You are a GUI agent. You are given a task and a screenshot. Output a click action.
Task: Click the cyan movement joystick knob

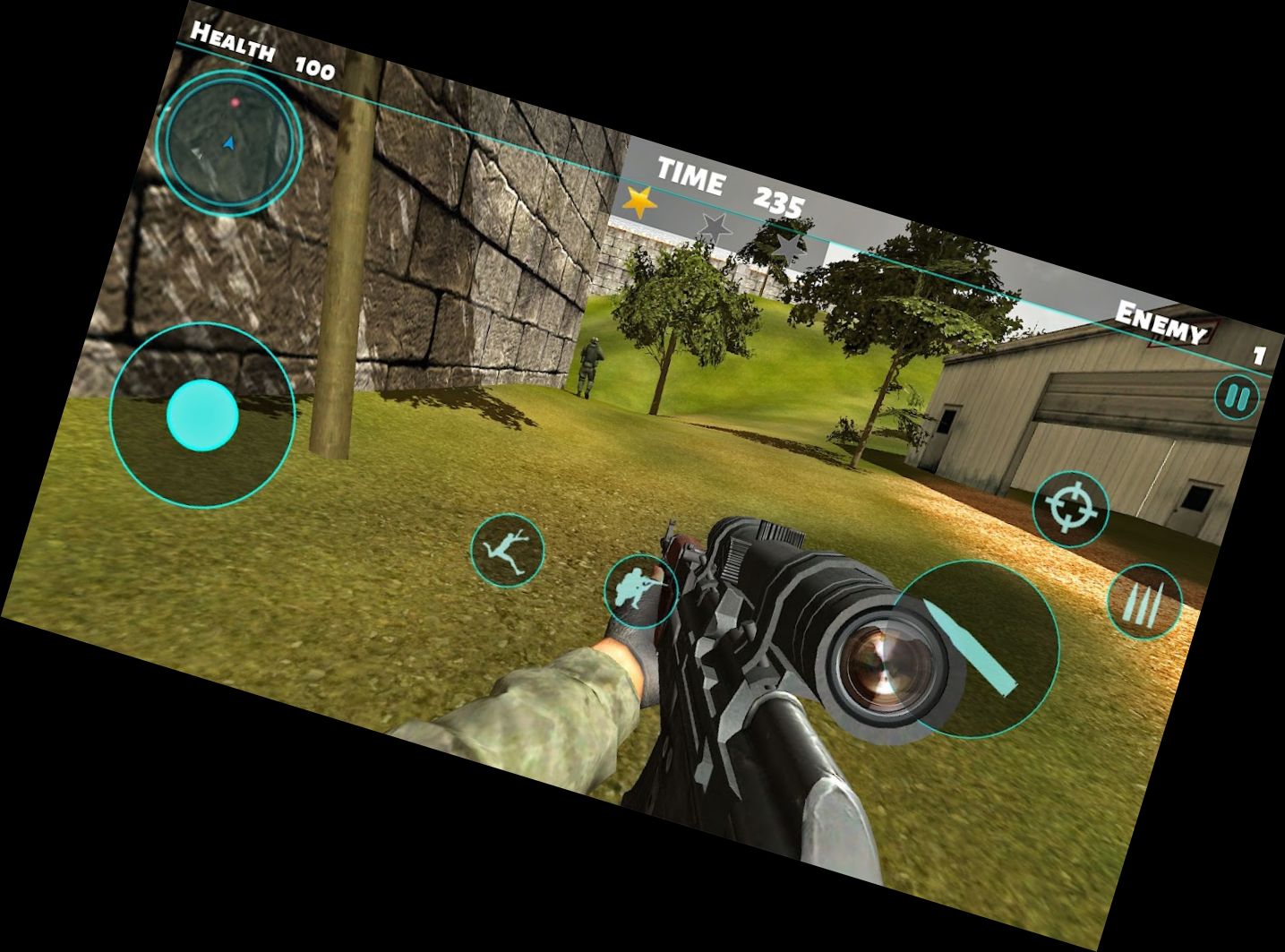203,415
